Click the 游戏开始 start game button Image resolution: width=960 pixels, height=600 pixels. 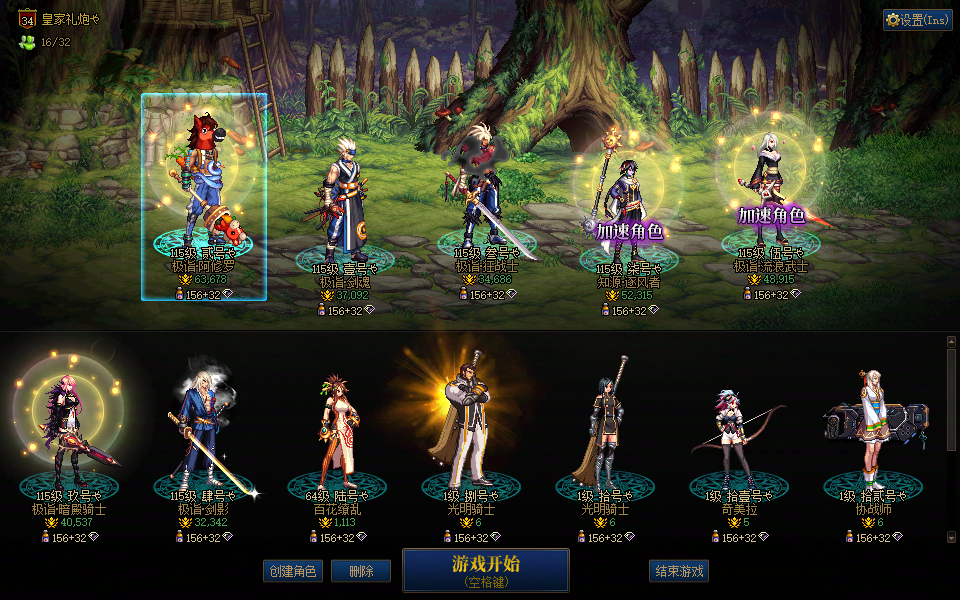click(x=485, y=569)
